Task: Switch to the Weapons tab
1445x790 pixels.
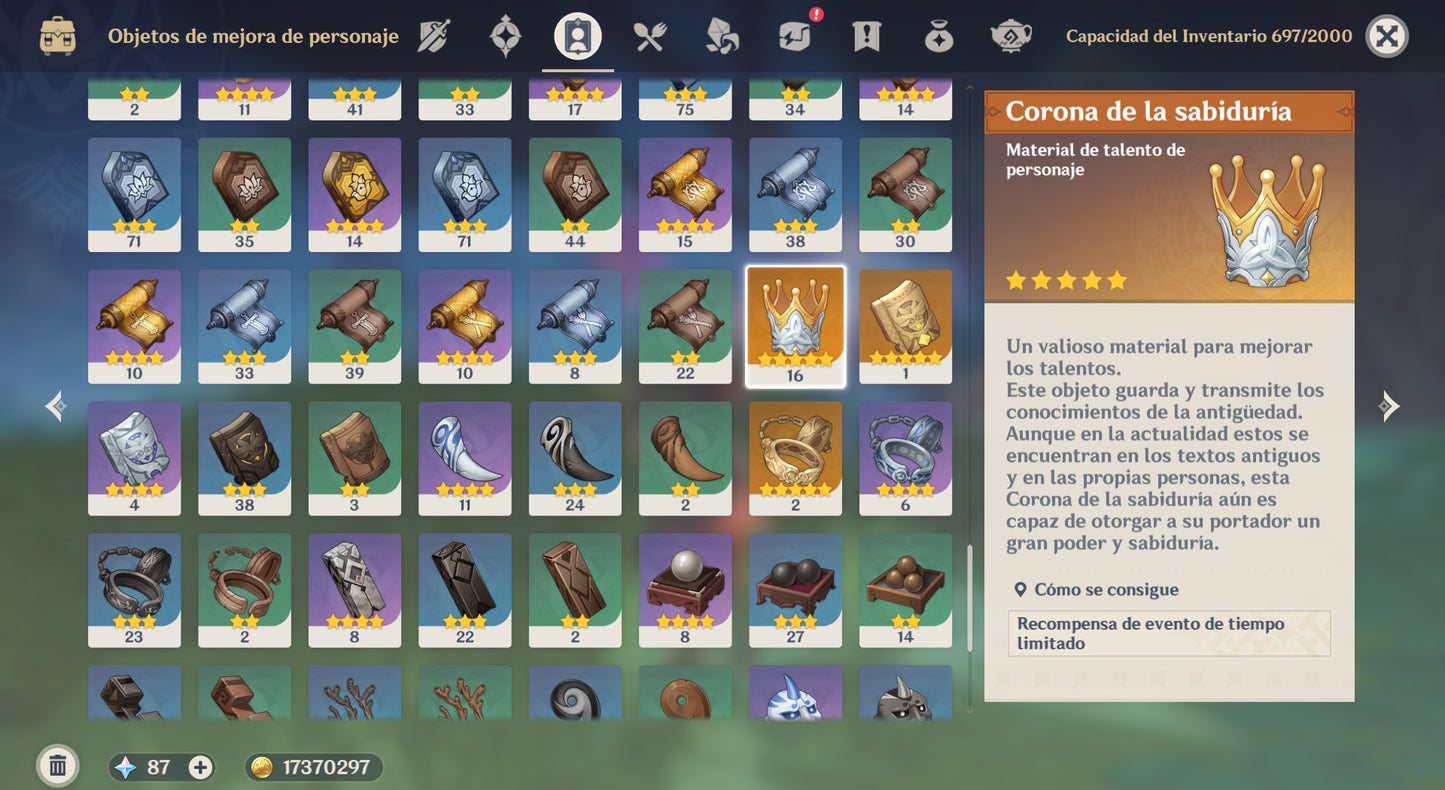Action: [x=434, y=37]
